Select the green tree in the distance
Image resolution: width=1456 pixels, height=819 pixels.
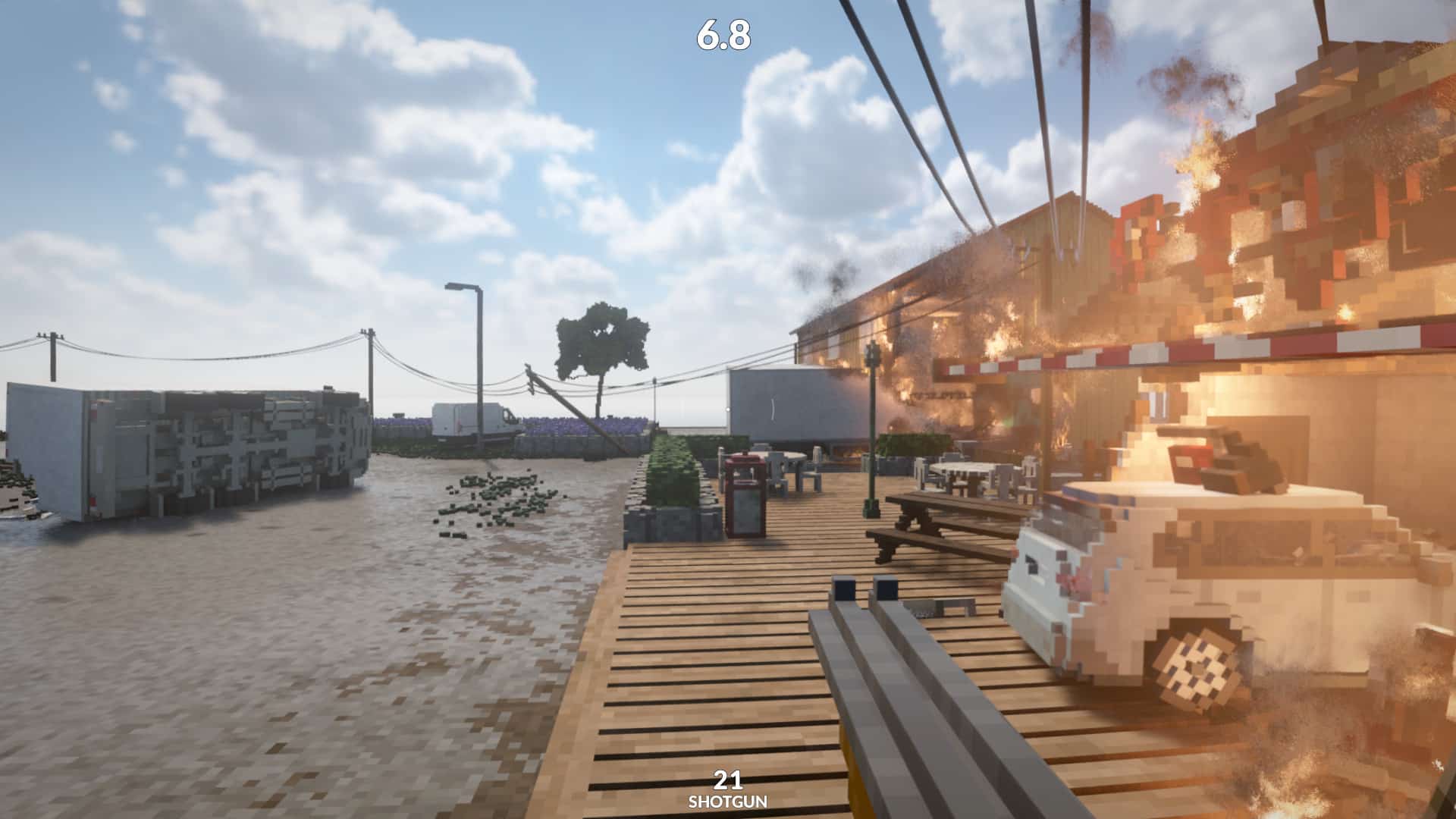tap(603, 341)
